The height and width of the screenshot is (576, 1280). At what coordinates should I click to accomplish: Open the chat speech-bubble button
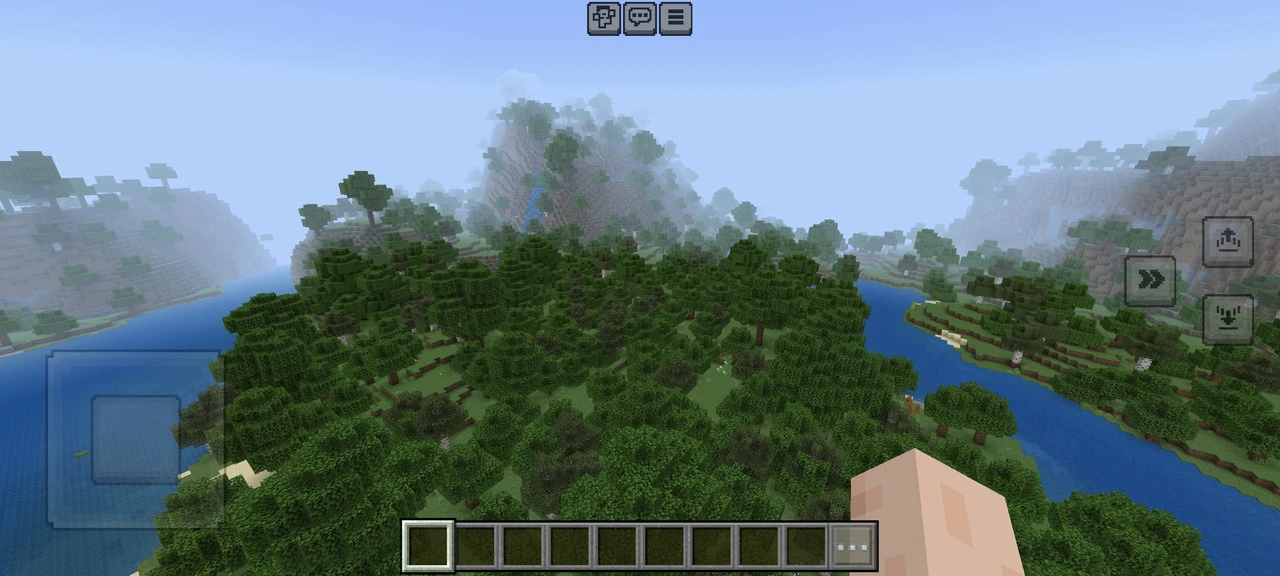coord(640,18)
